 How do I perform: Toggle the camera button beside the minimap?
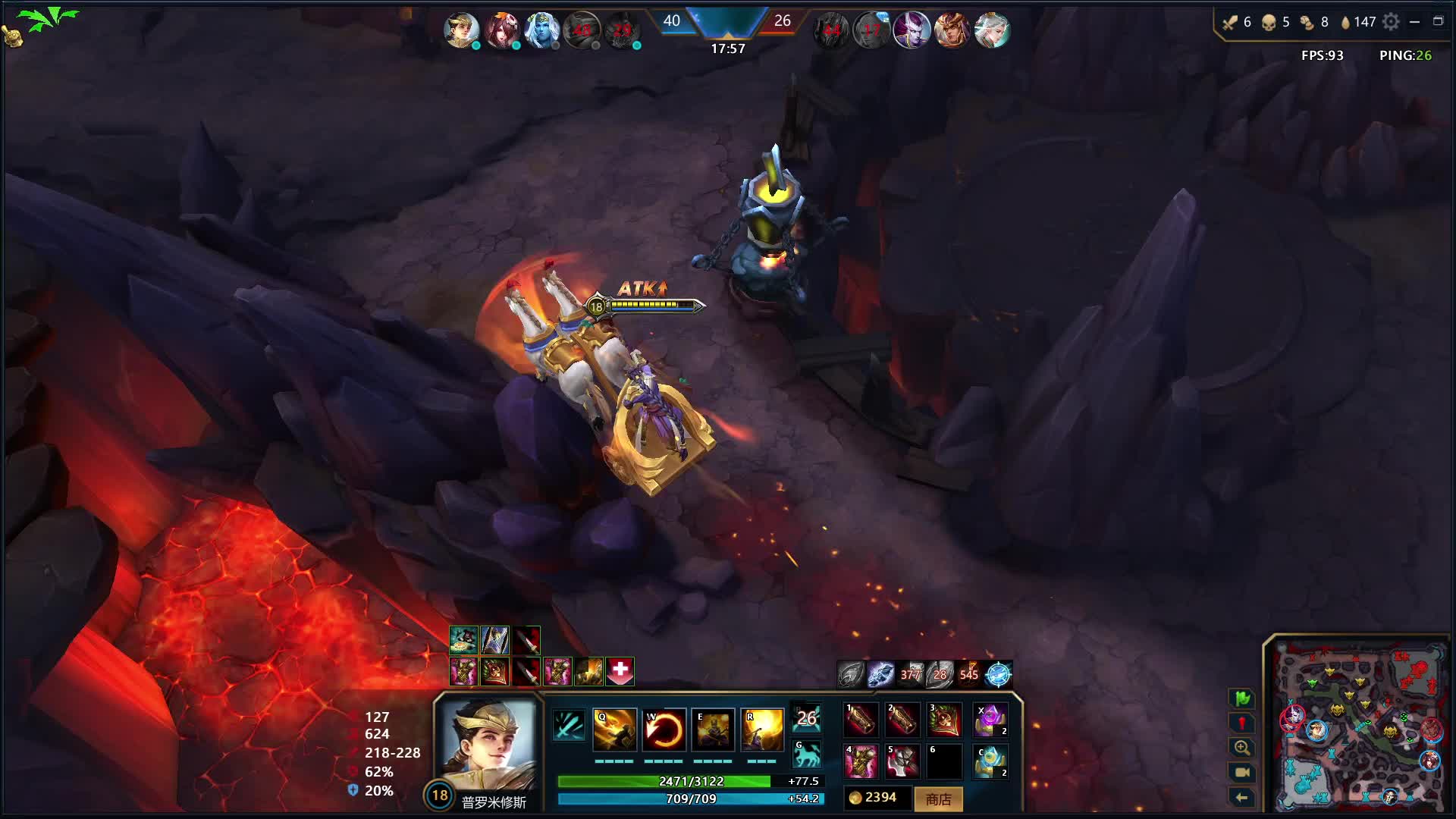click(x=1242, y=772)
